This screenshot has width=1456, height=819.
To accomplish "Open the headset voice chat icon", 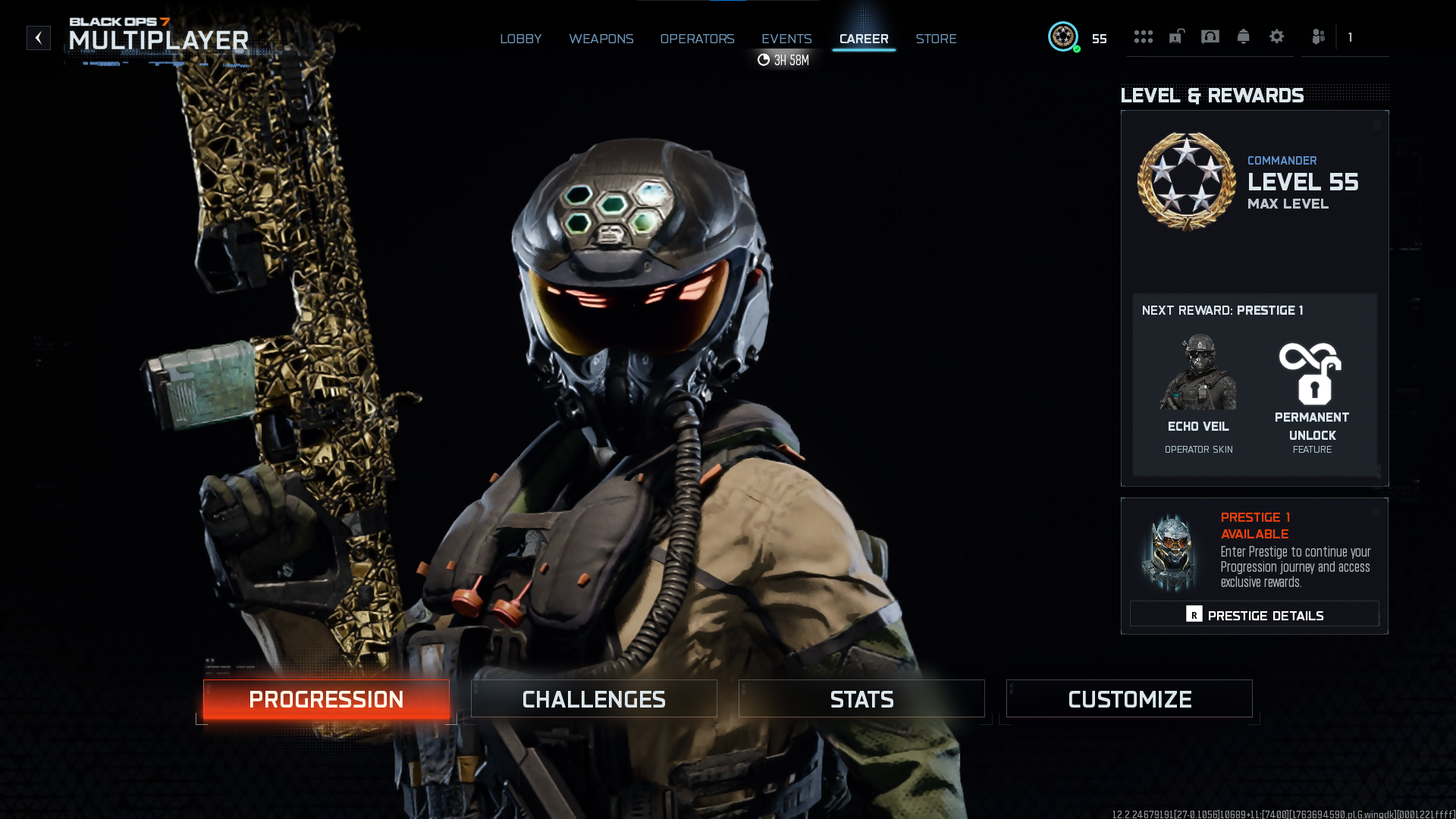I will [1210, 36].
